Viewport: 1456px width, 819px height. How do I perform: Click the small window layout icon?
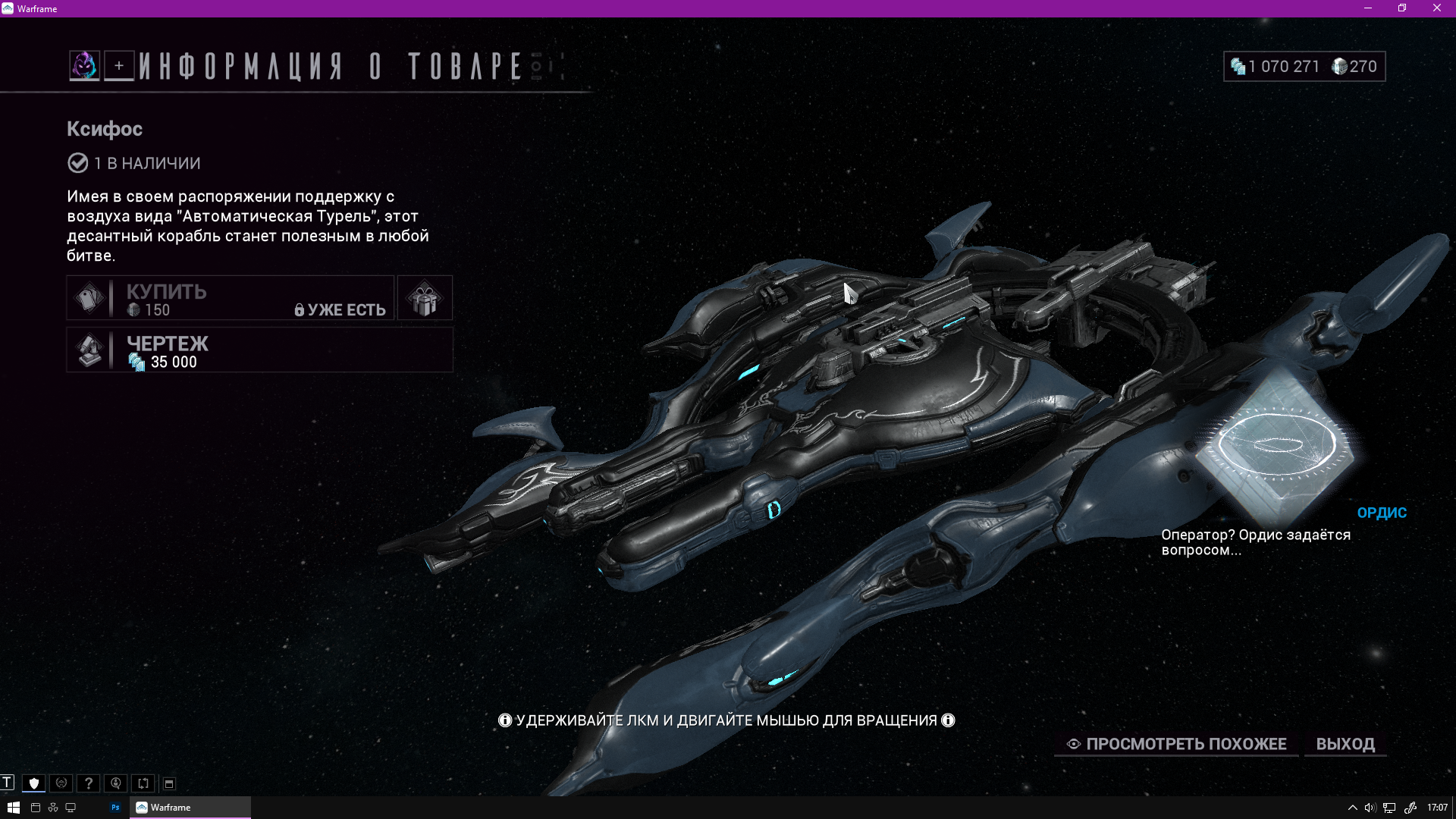tap(169, 783)
